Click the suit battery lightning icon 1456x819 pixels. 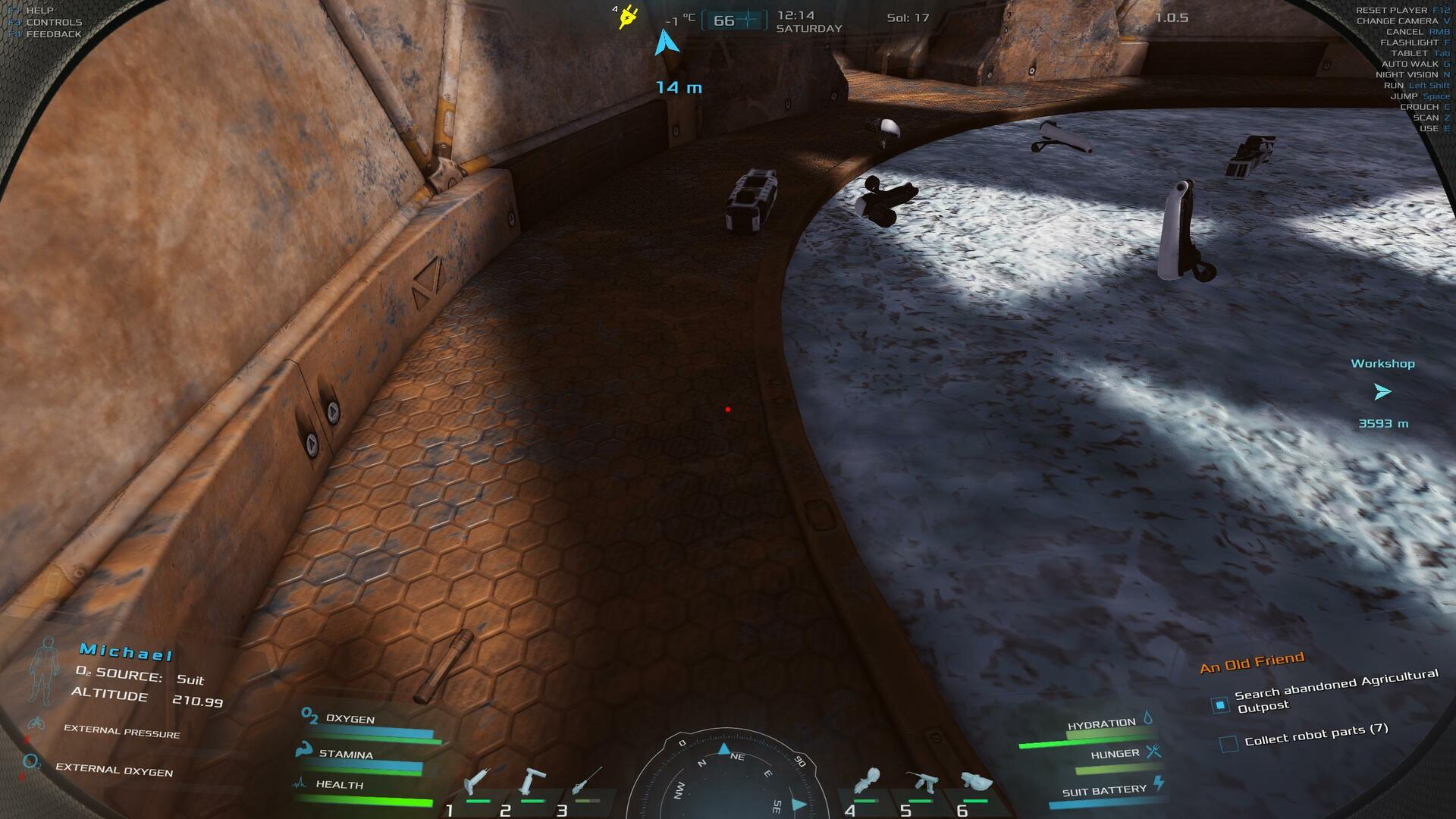(x=1158, y=783)
